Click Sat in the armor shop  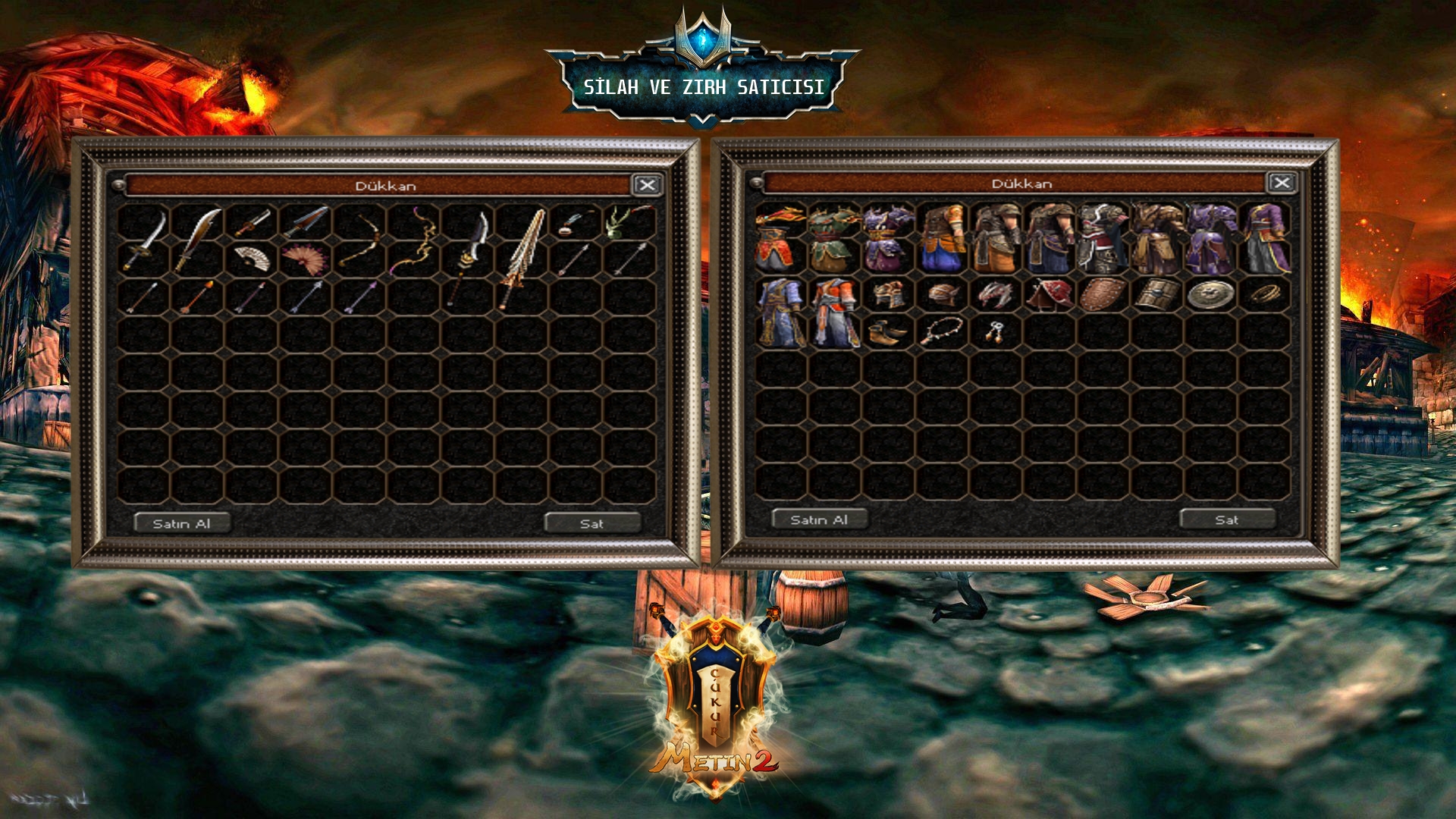(x=1227, y=519)
